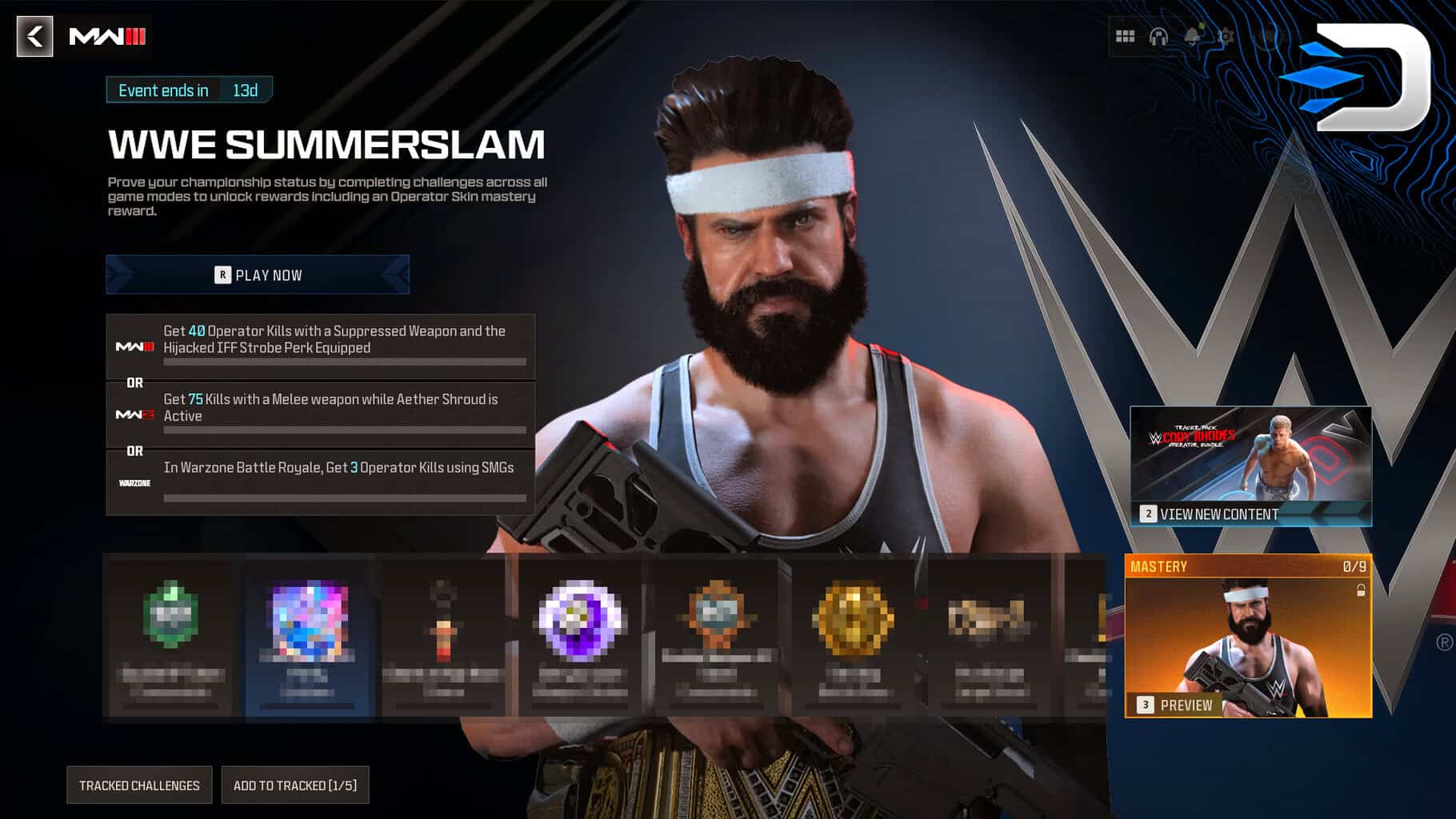Expand the first OR challenge divider
1456x819 pixels.
click(134, 381)
